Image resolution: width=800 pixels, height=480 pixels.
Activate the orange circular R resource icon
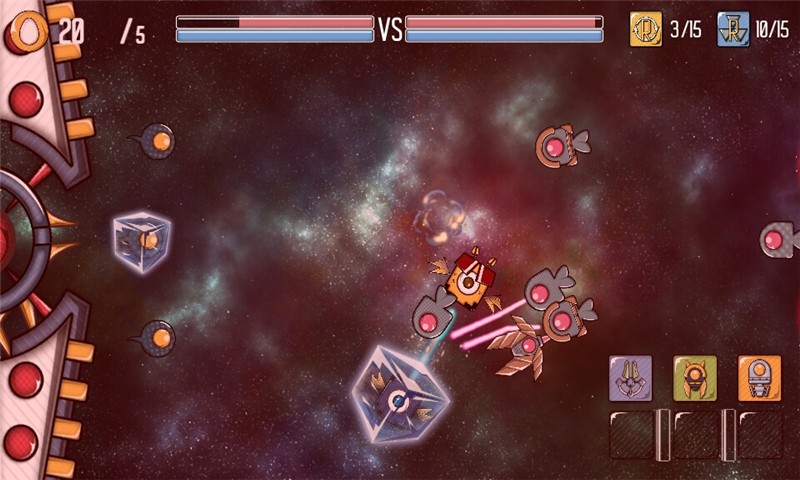[x=646, y=29]
